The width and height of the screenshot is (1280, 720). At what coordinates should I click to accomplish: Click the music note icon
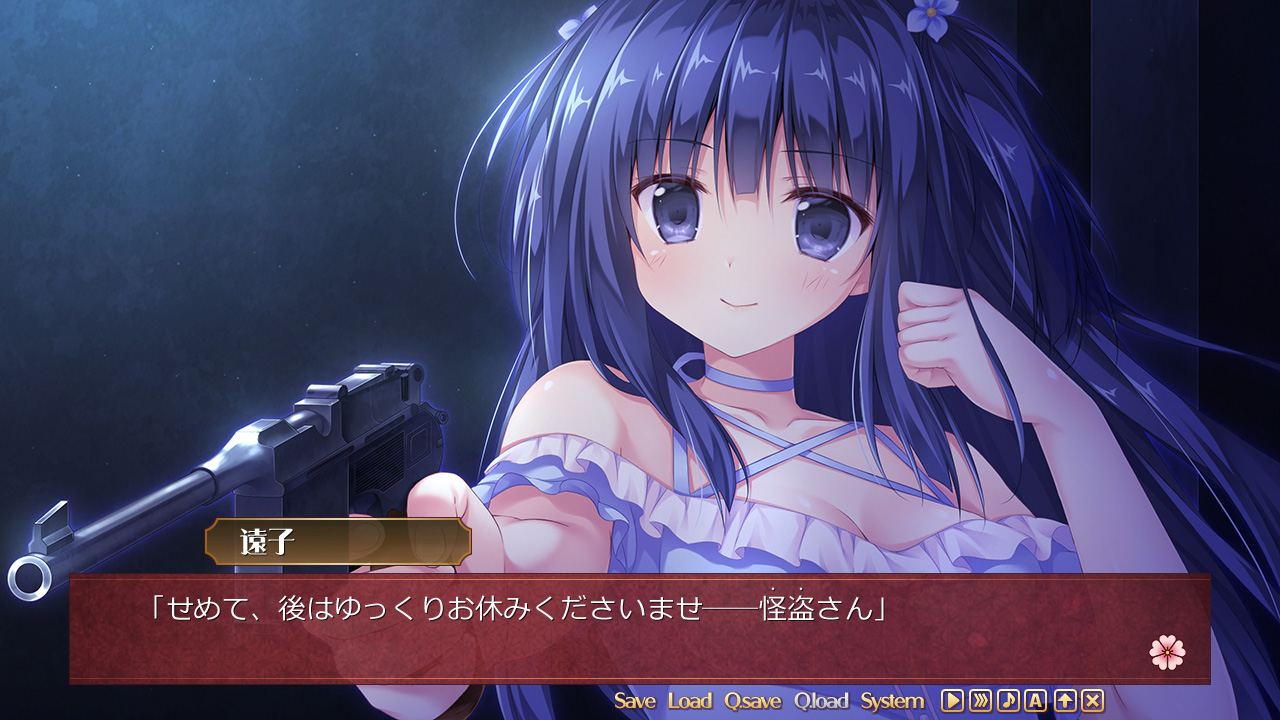[1008, 701]
